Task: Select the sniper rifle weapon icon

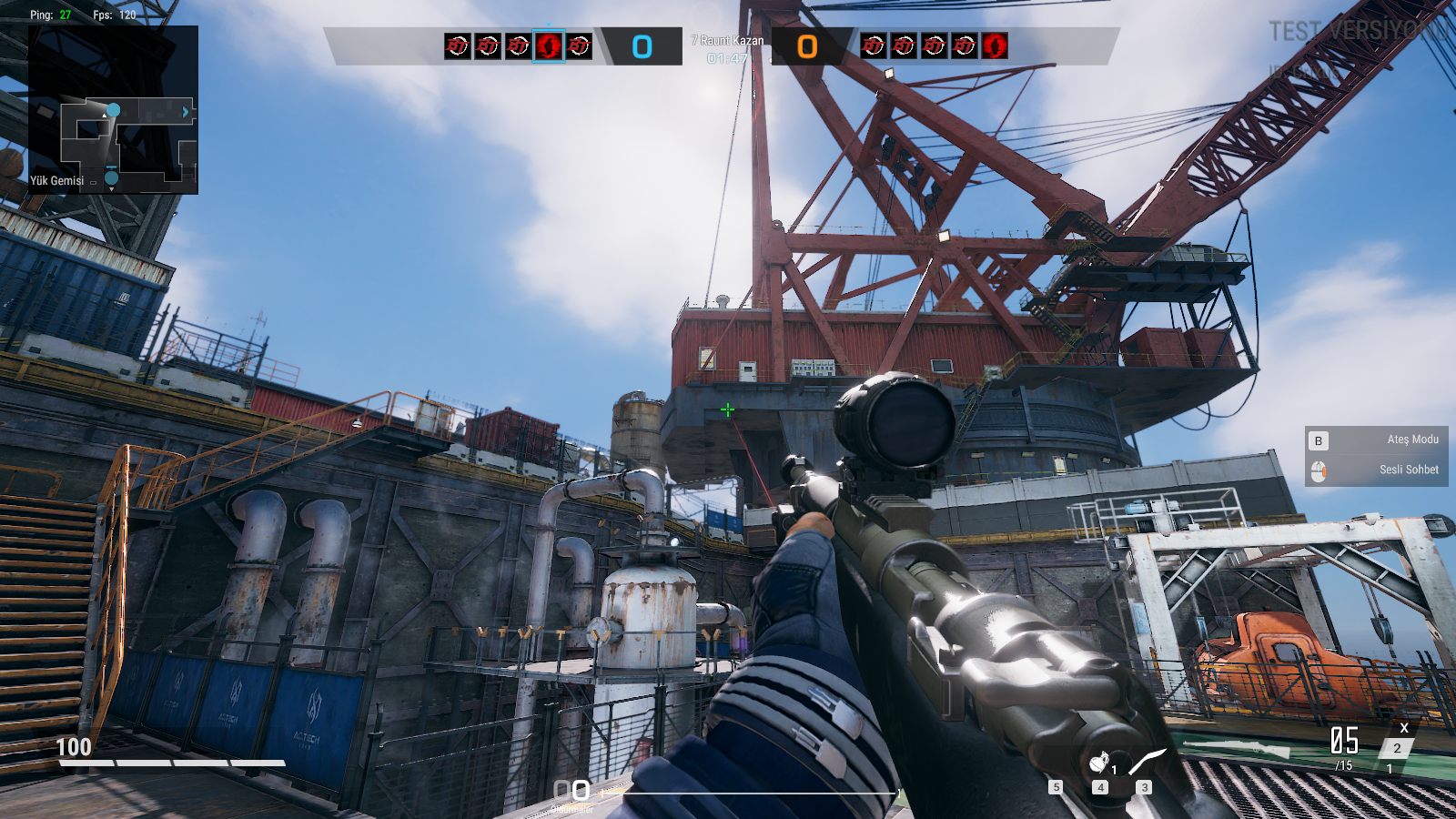Action: [1236, 748]
